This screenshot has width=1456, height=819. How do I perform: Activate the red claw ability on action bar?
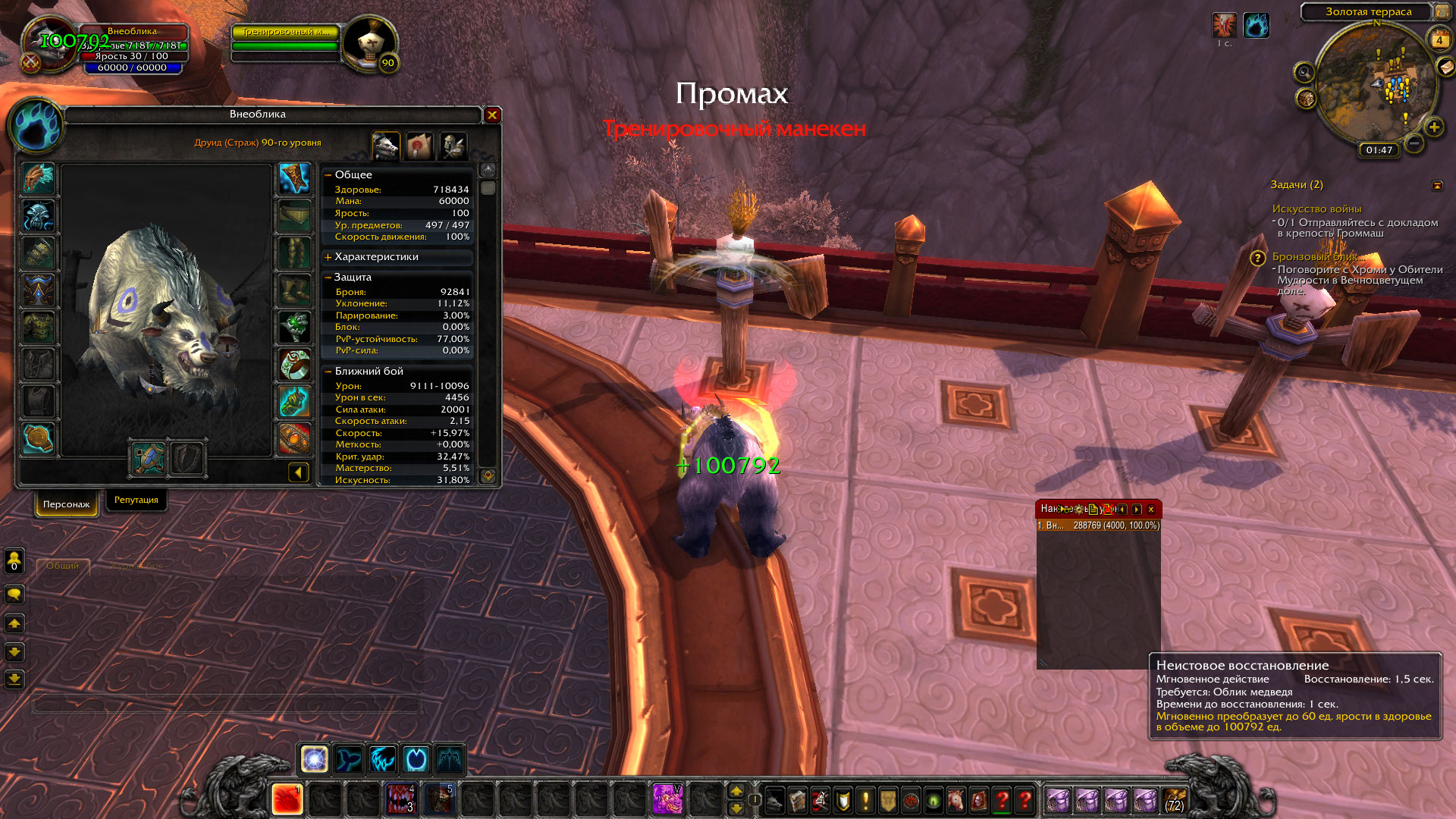(x=287, y=800)
